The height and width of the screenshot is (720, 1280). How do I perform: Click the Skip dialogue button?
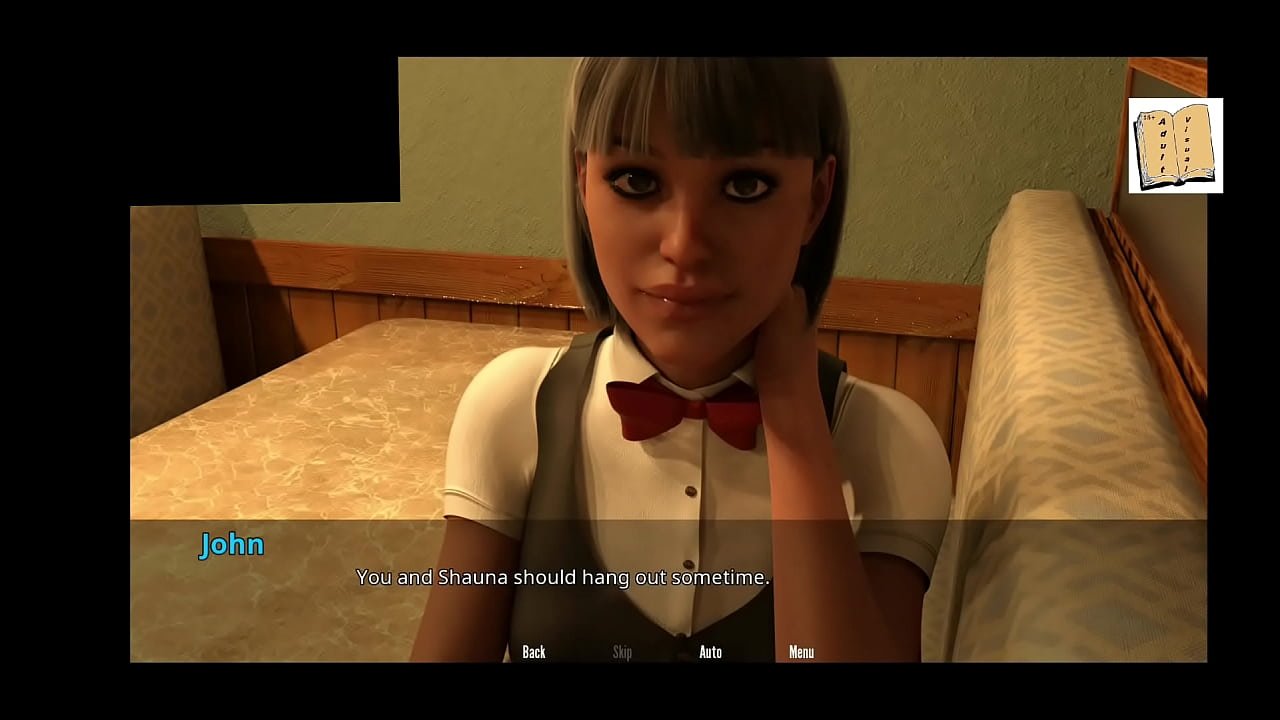pos(622,652)
